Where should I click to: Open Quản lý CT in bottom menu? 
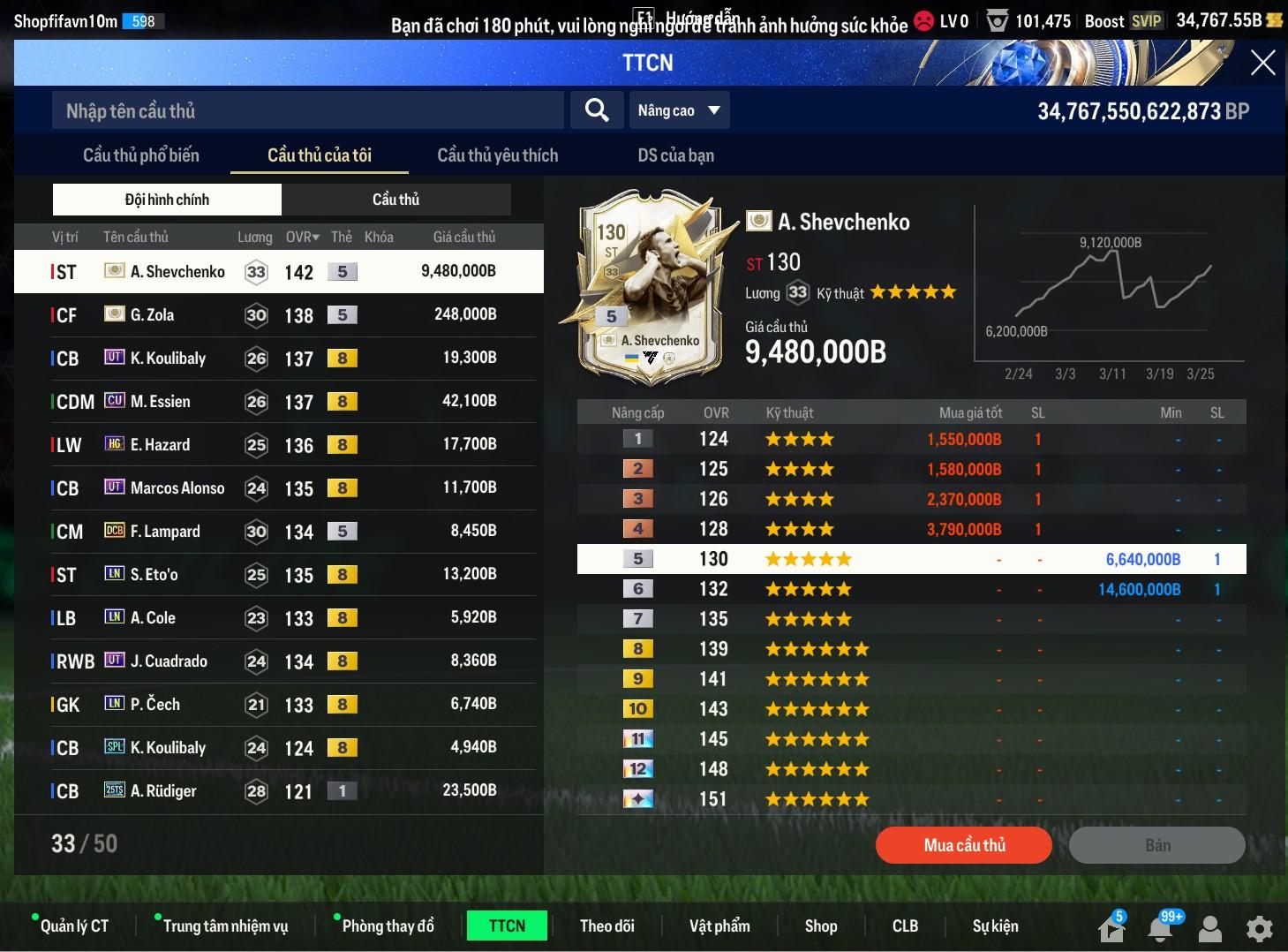pyautogui.click(x=74, y=926)
